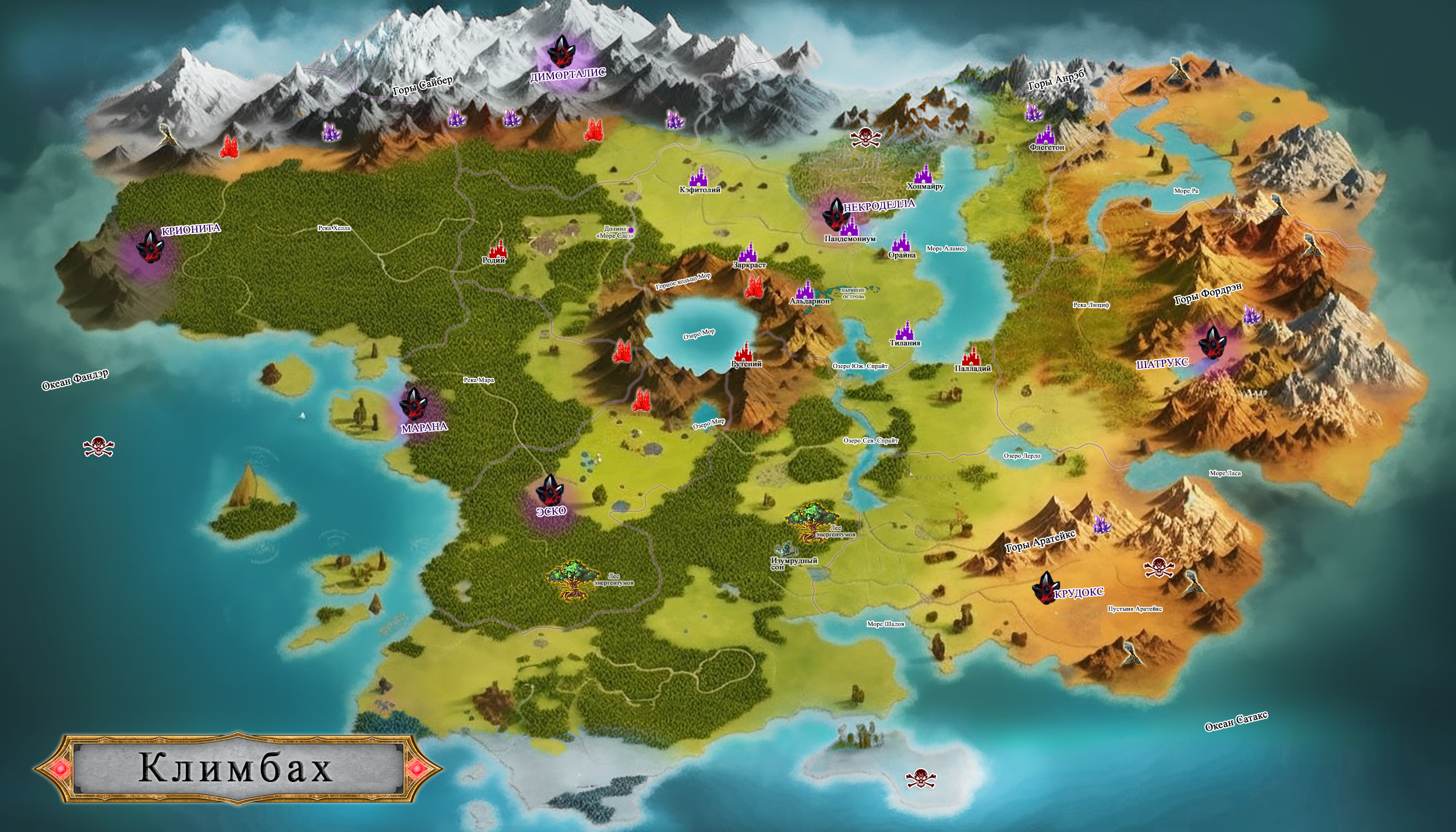The image size is (1456, 832).
Task: Click the red Рутений castle marker
Action: (x=744, y=351)
